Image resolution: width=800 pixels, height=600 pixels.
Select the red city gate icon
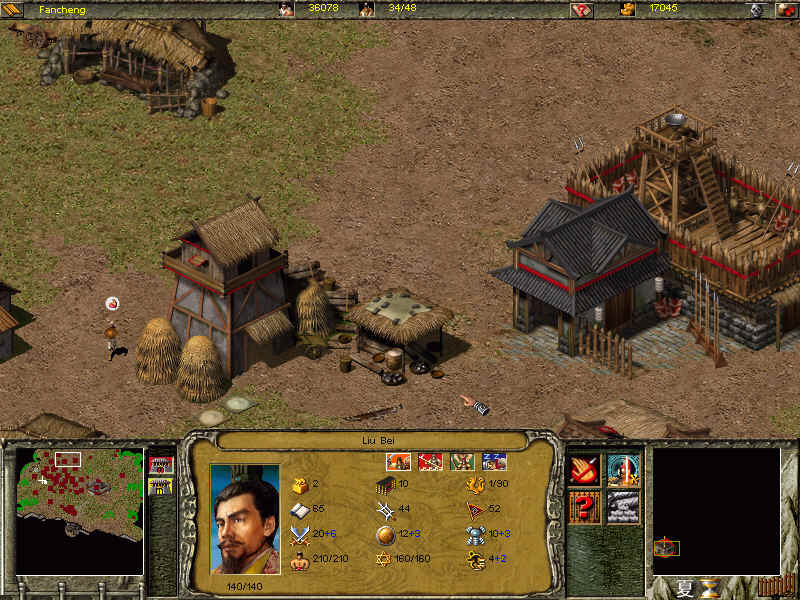coord(160,465)
